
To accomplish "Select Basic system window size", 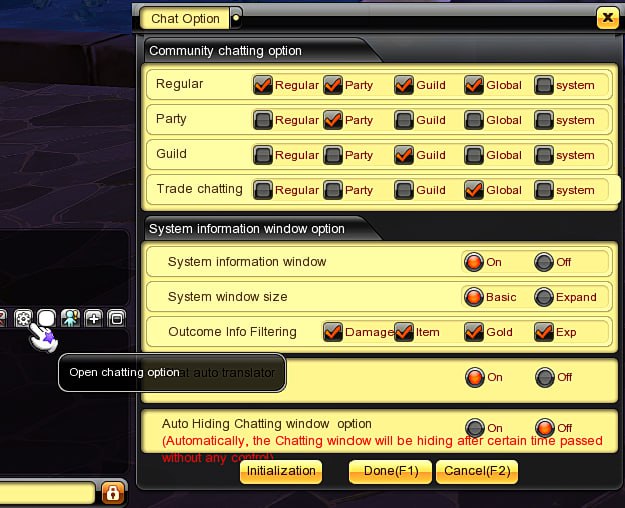I will [x=474, y=297].
